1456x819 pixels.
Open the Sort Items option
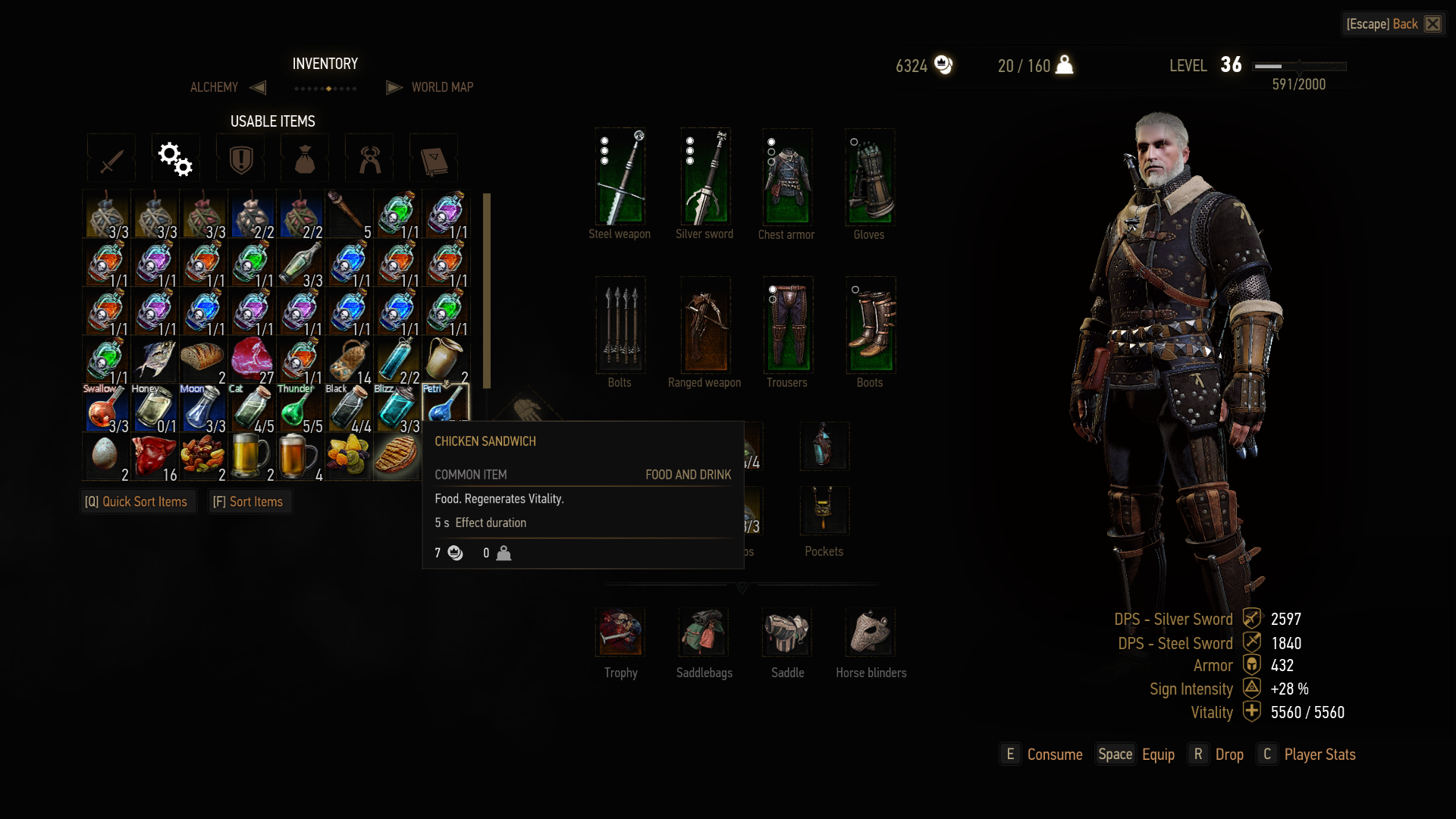click(x=249, y=502)
